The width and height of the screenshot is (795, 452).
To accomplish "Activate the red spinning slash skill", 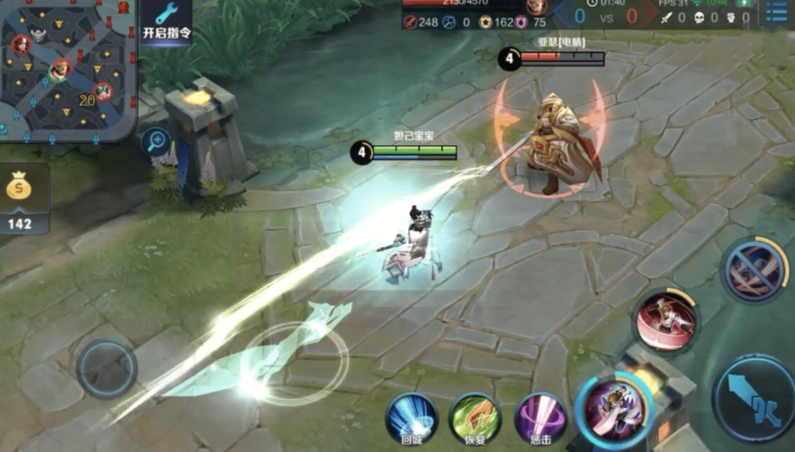I will click(666, 320).
